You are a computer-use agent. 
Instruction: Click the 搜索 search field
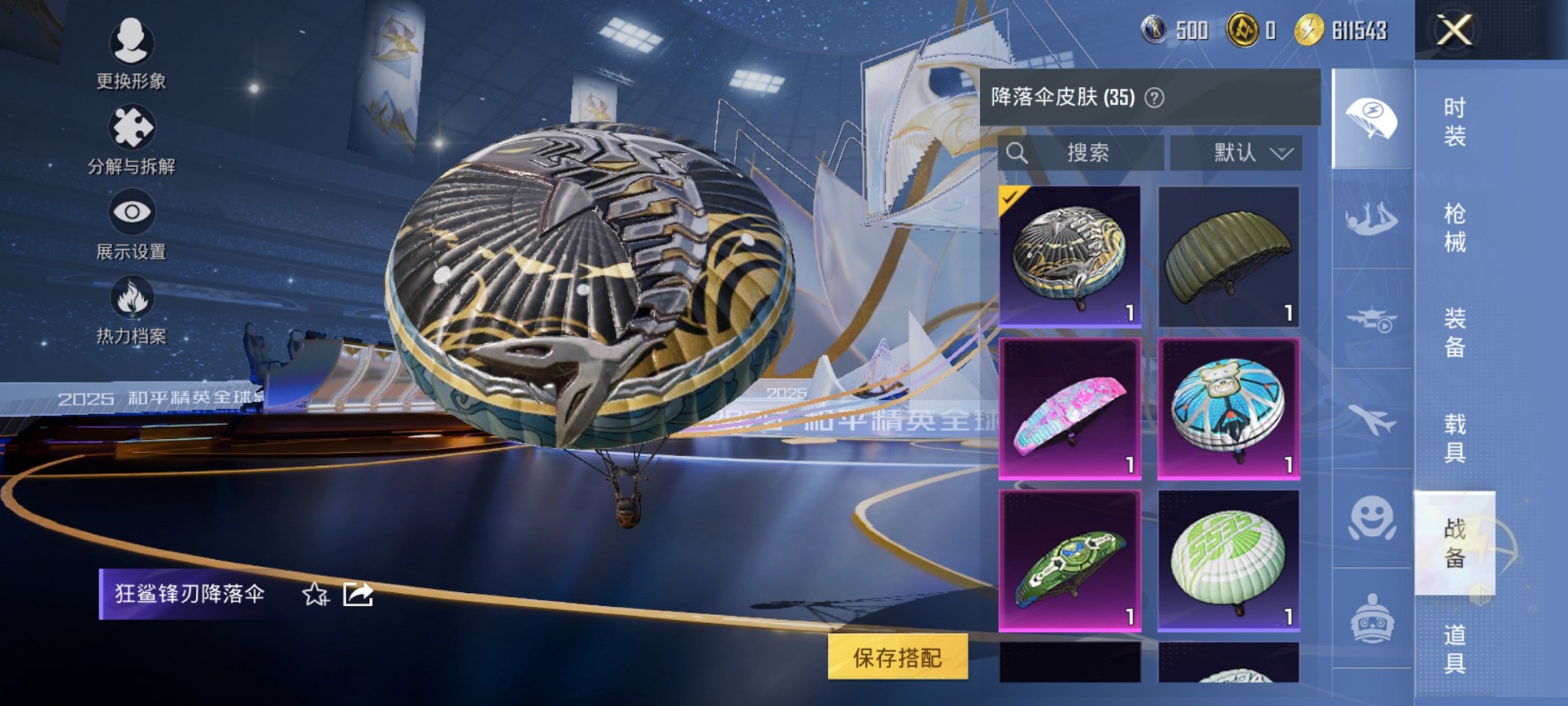1091,152
